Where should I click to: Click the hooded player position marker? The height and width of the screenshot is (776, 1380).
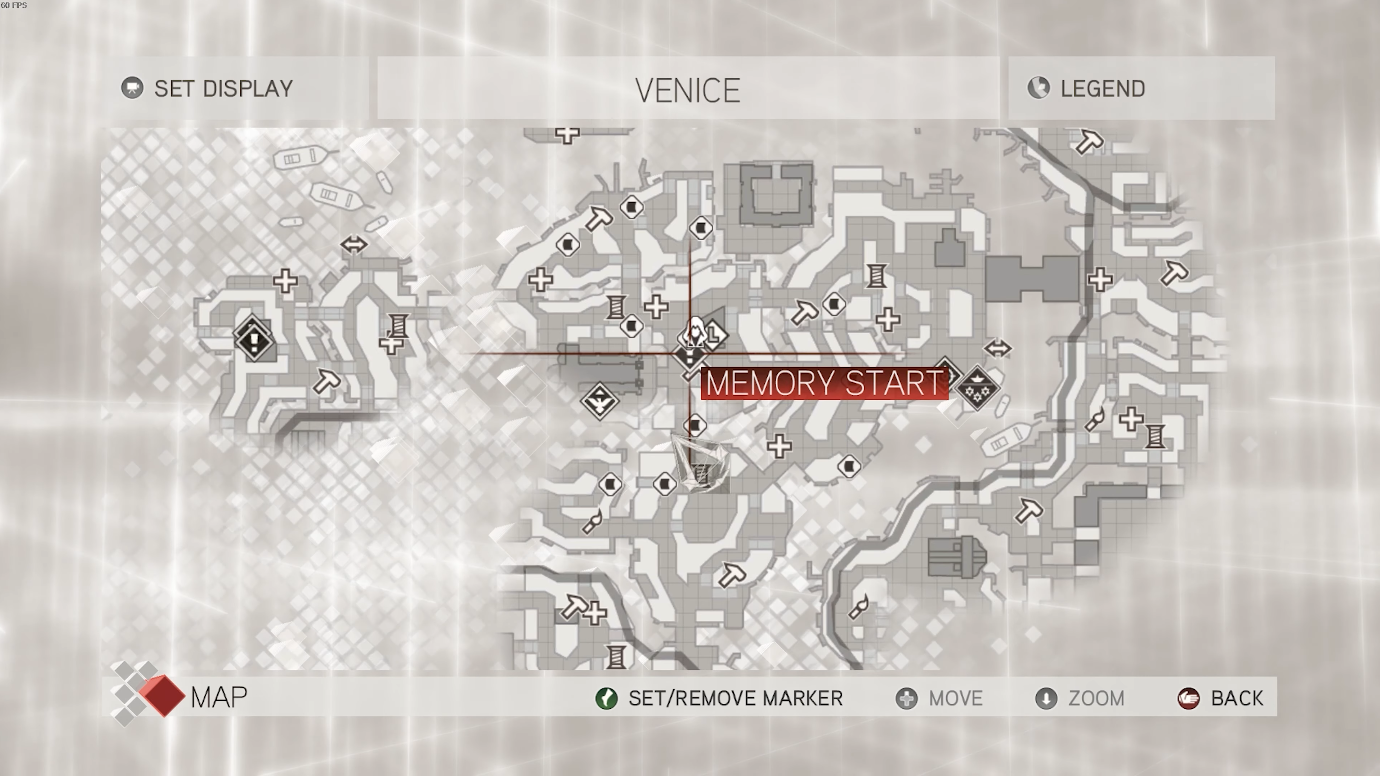[x=694, y=333]
